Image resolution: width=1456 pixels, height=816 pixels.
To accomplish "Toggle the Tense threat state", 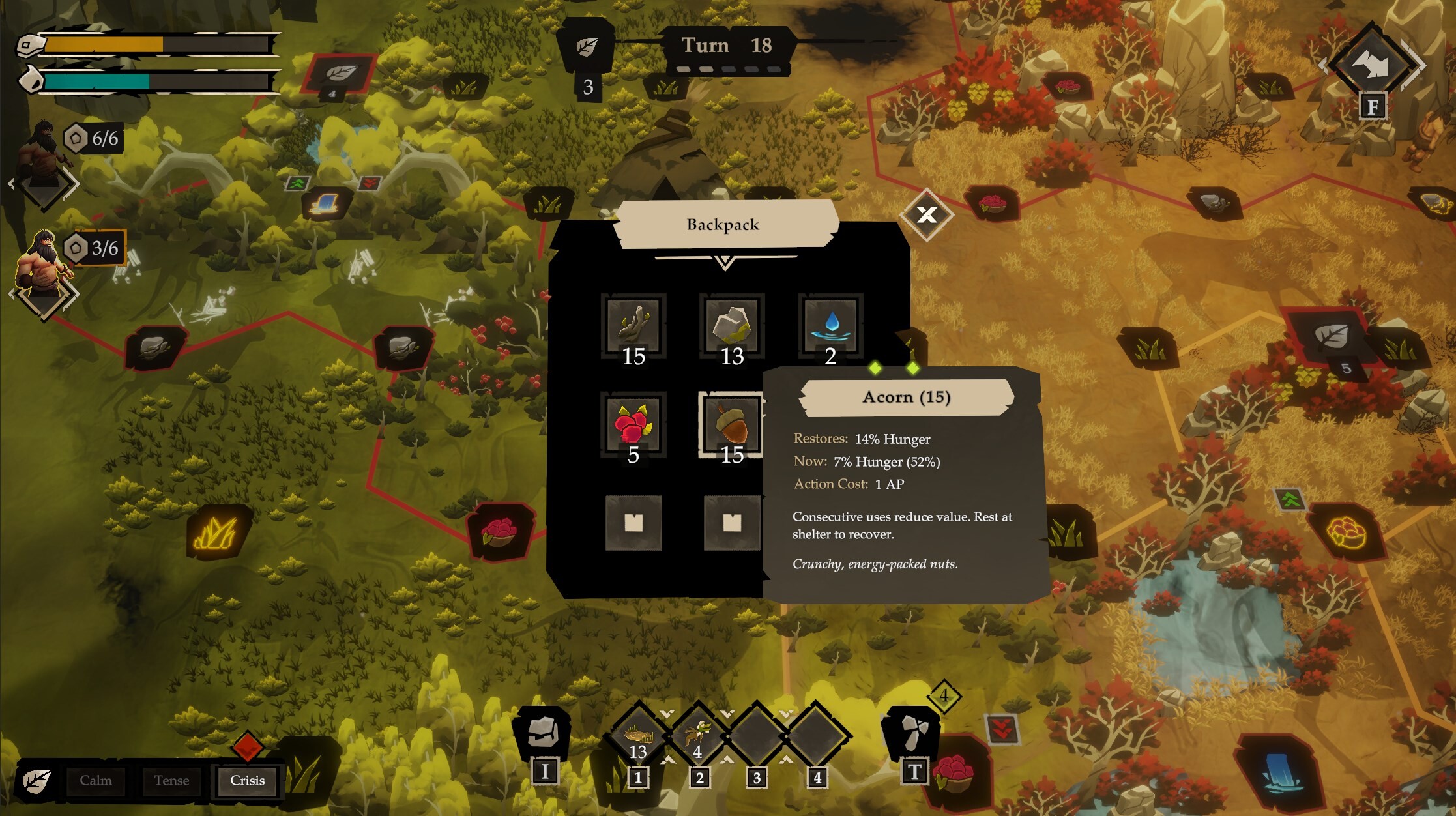I will (x=171, y=780).
